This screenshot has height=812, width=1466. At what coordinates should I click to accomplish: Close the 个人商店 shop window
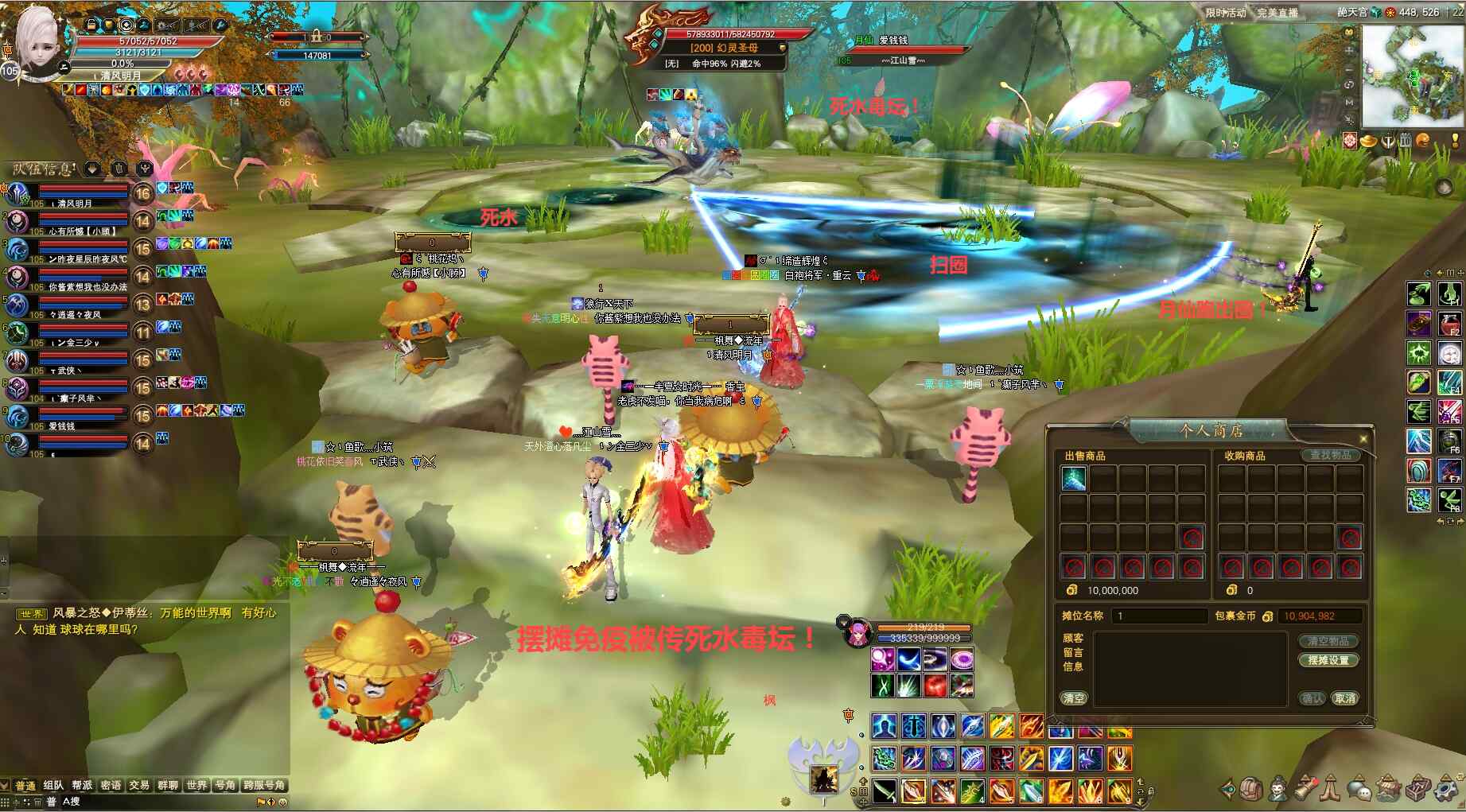click(1363, 439)
